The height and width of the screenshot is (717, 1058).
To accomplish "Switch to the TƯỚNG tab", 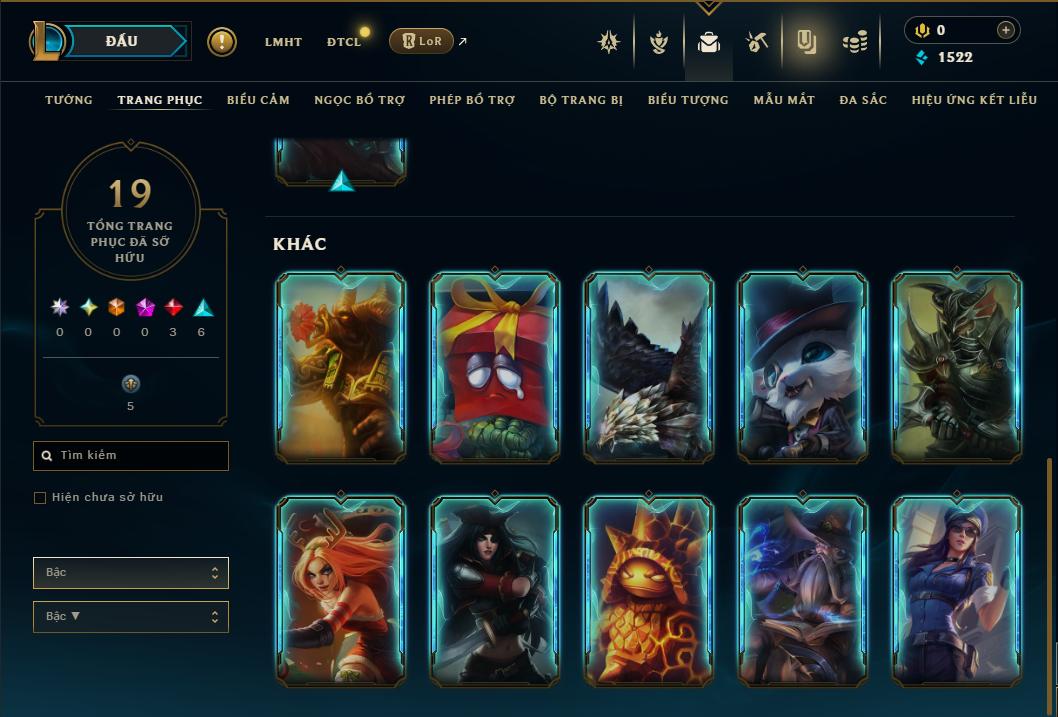I will [69, 100].
